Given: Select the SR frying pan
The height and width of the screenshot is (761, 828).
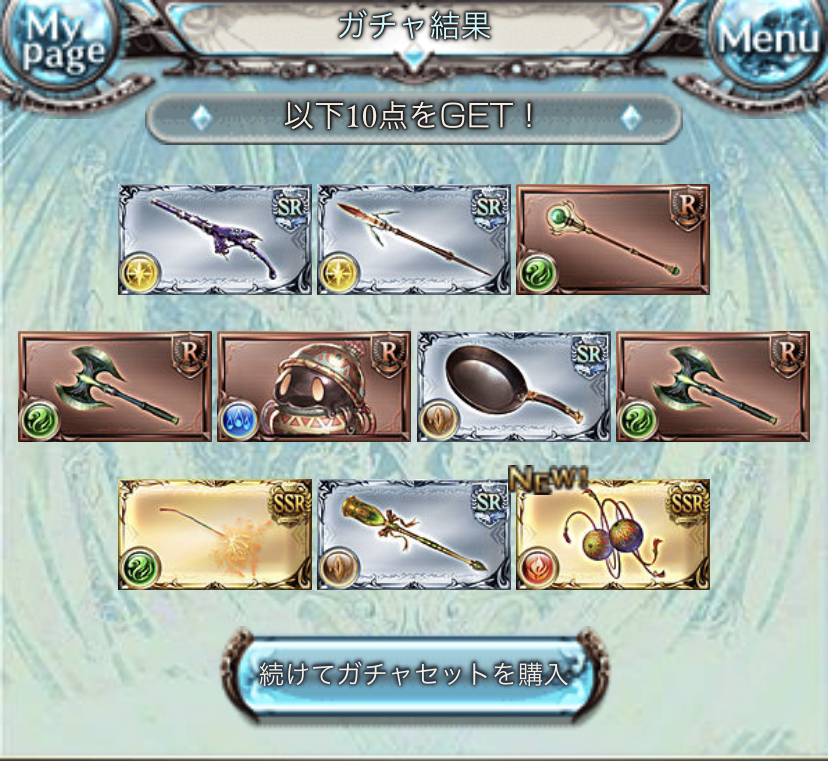Looking at the screenshot, I should pos(513,387).
